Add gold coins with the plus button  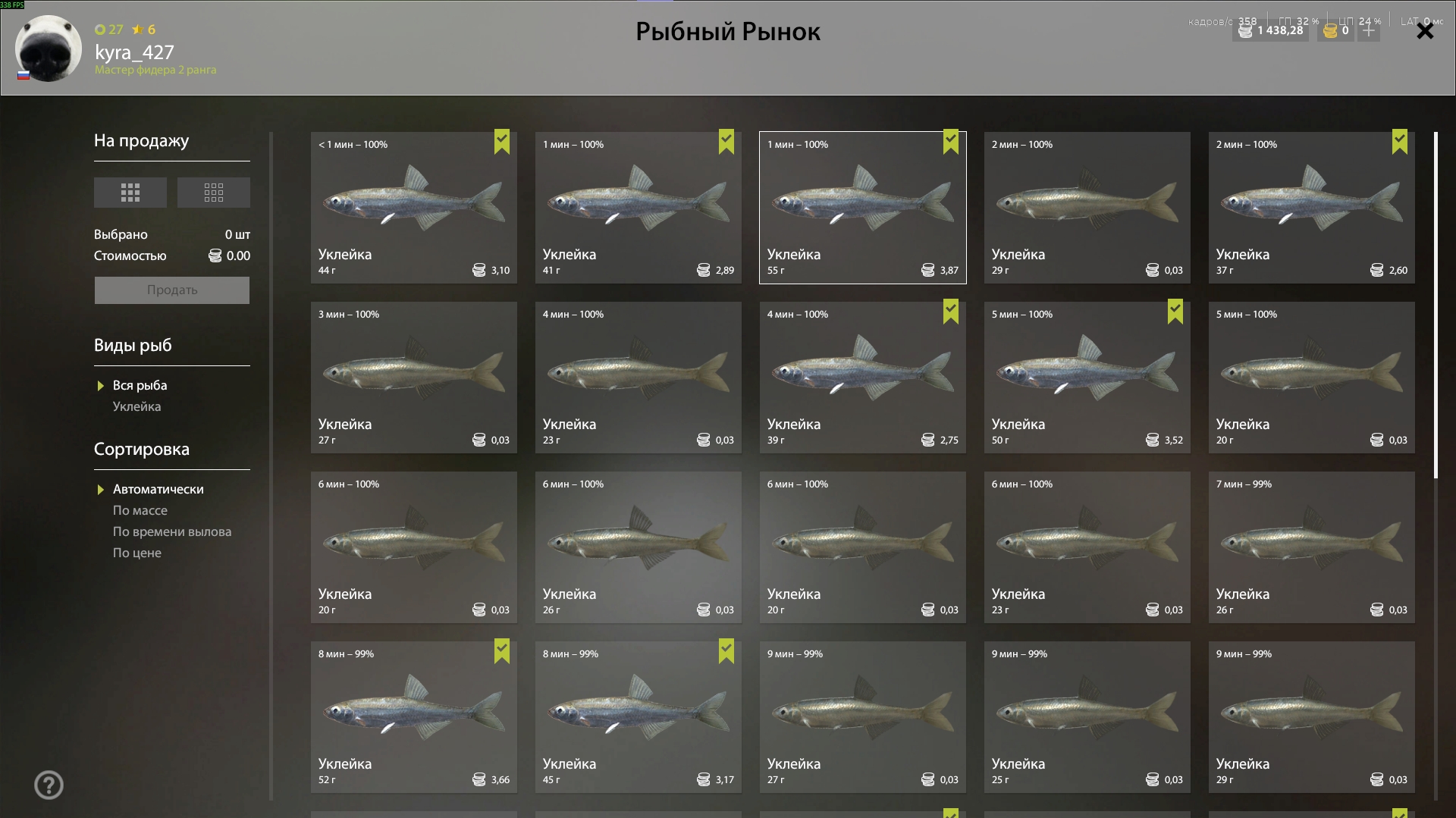(1369, 30)
